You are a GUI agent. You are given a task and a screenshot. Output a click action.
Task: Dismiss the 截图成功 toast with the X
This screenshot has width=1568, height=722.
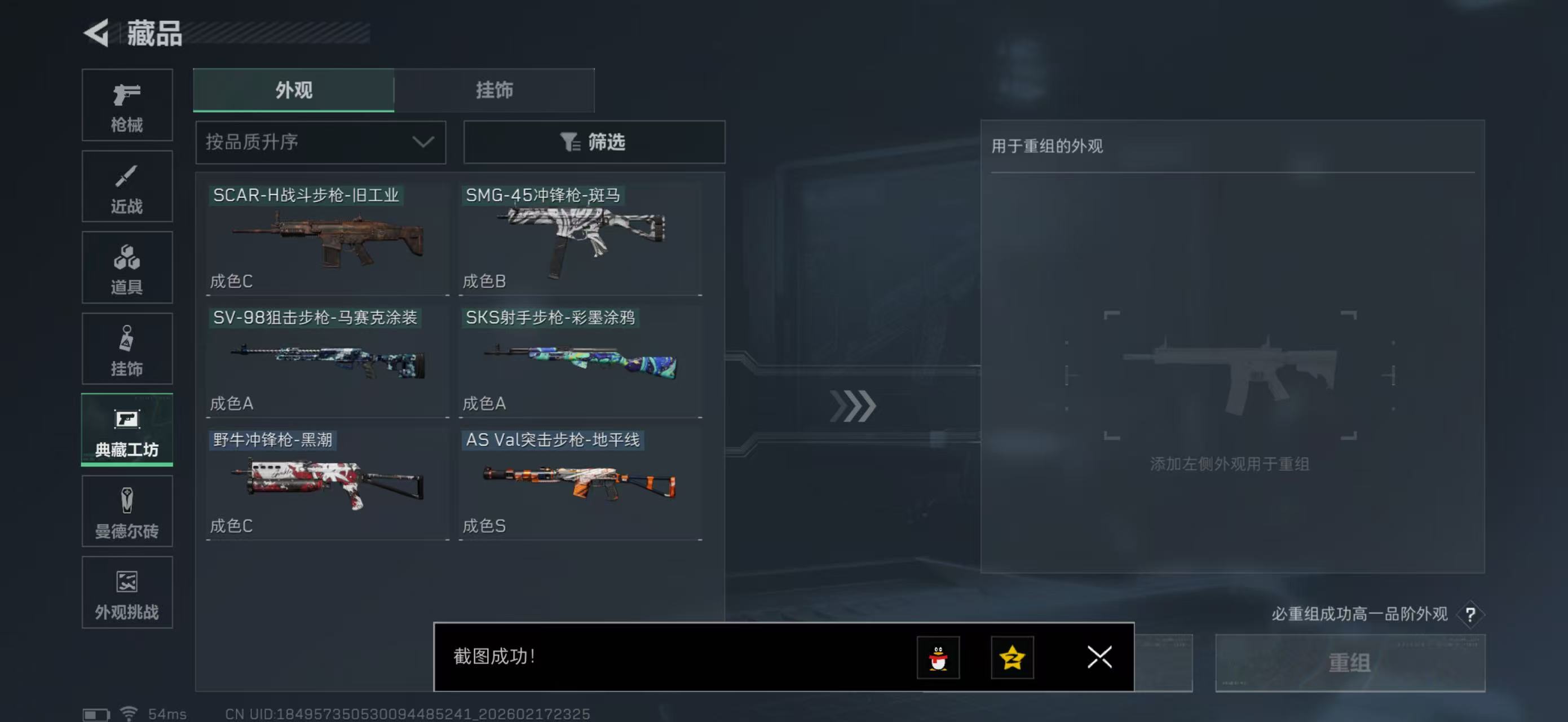pos(1099,658)
